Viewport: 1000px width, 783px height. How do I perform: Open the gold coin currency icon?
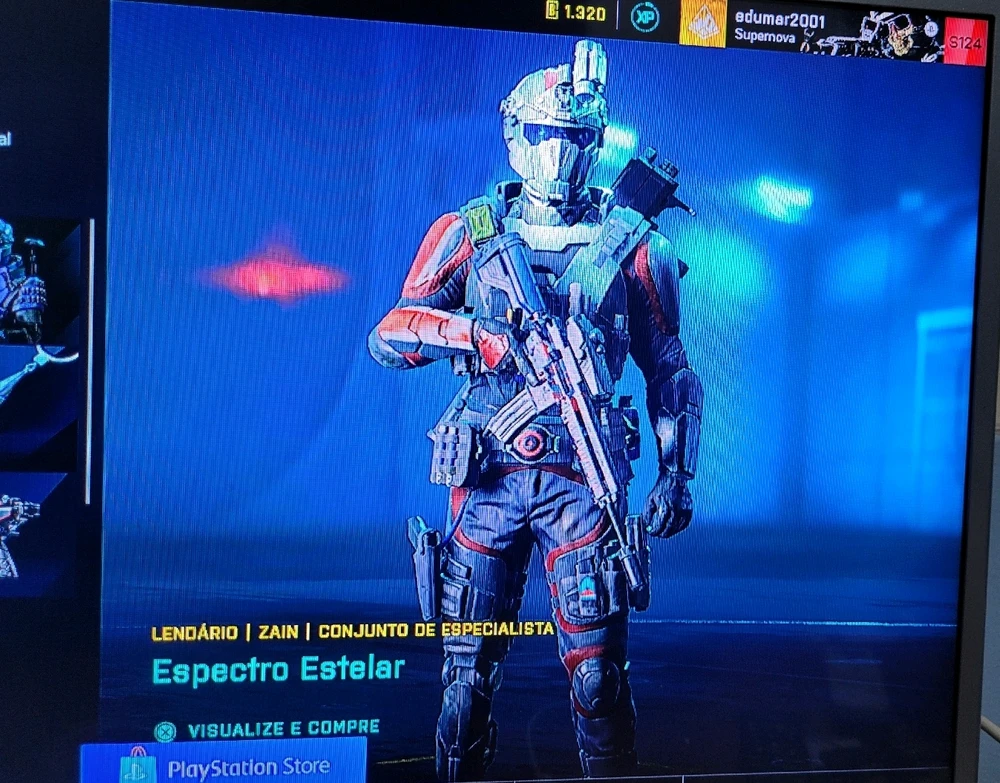(x=552, y=11)
